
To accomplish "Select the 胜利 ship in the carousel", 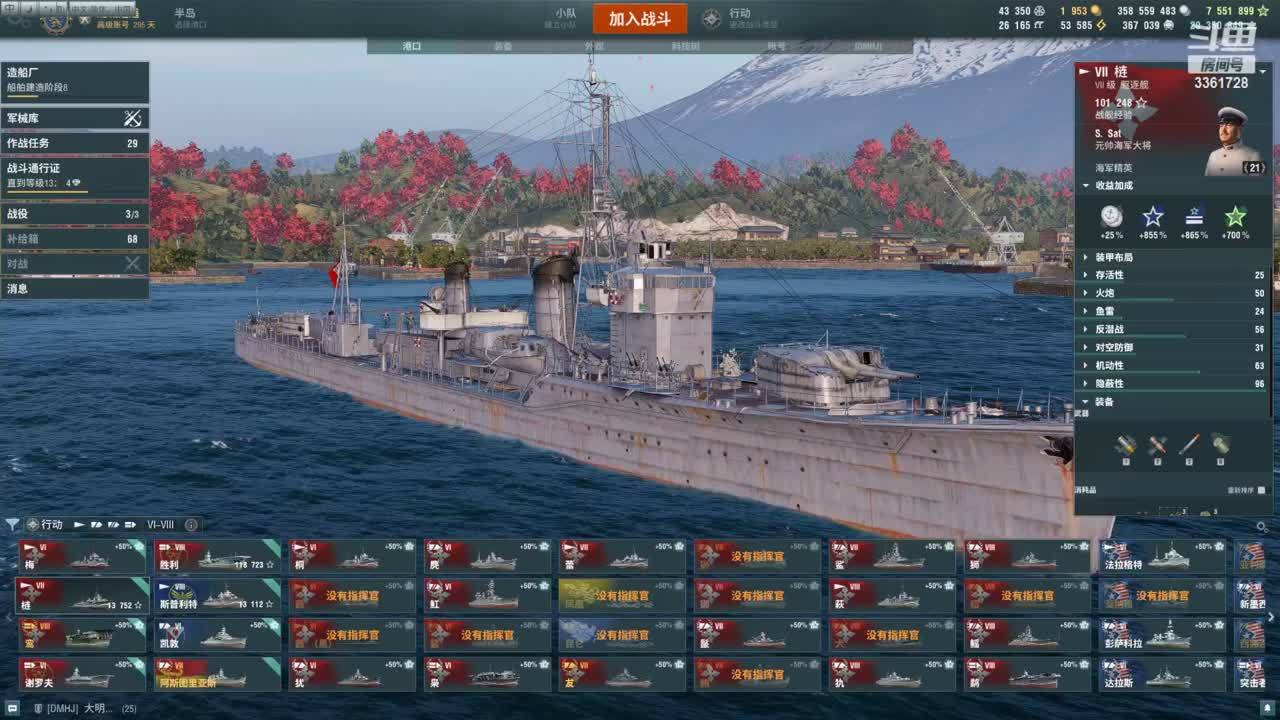I will (x=217, y=557).
